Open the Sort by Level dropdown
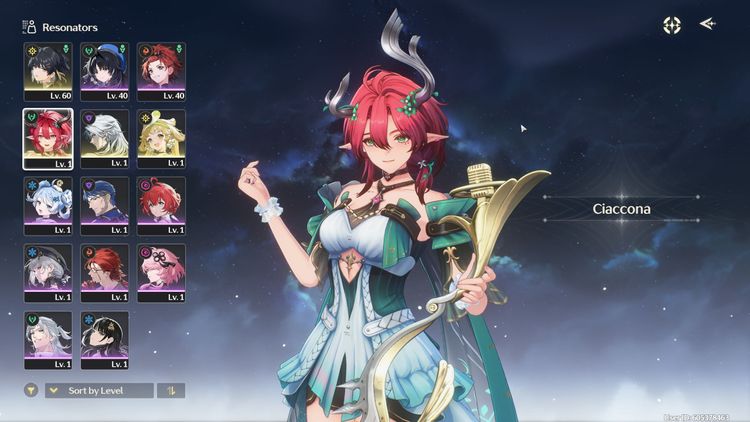This screenshot has width=750, height=422. (x=99, y=390)
